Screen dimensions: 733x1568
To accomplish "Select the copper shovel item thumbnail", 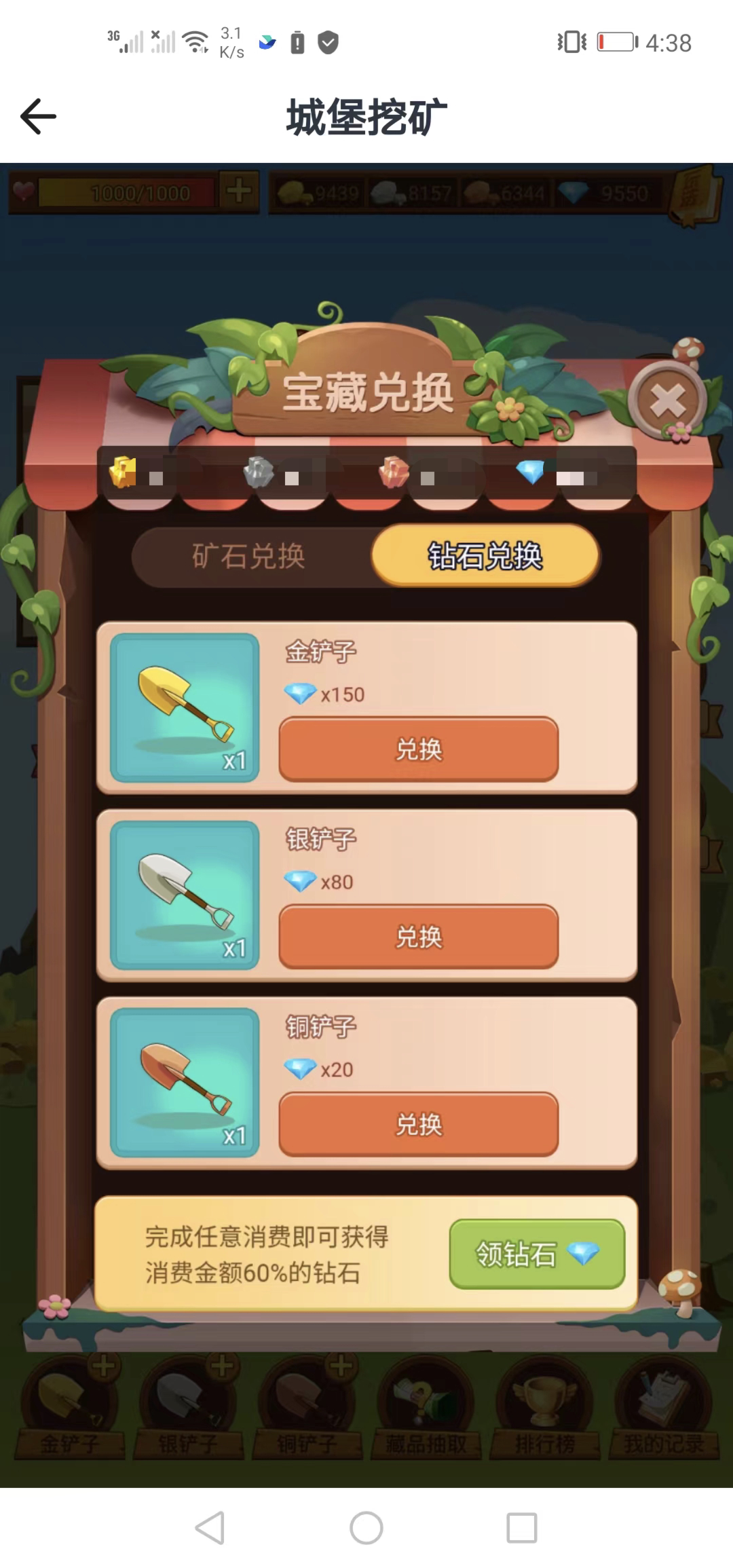I will tap(185, 1082).
